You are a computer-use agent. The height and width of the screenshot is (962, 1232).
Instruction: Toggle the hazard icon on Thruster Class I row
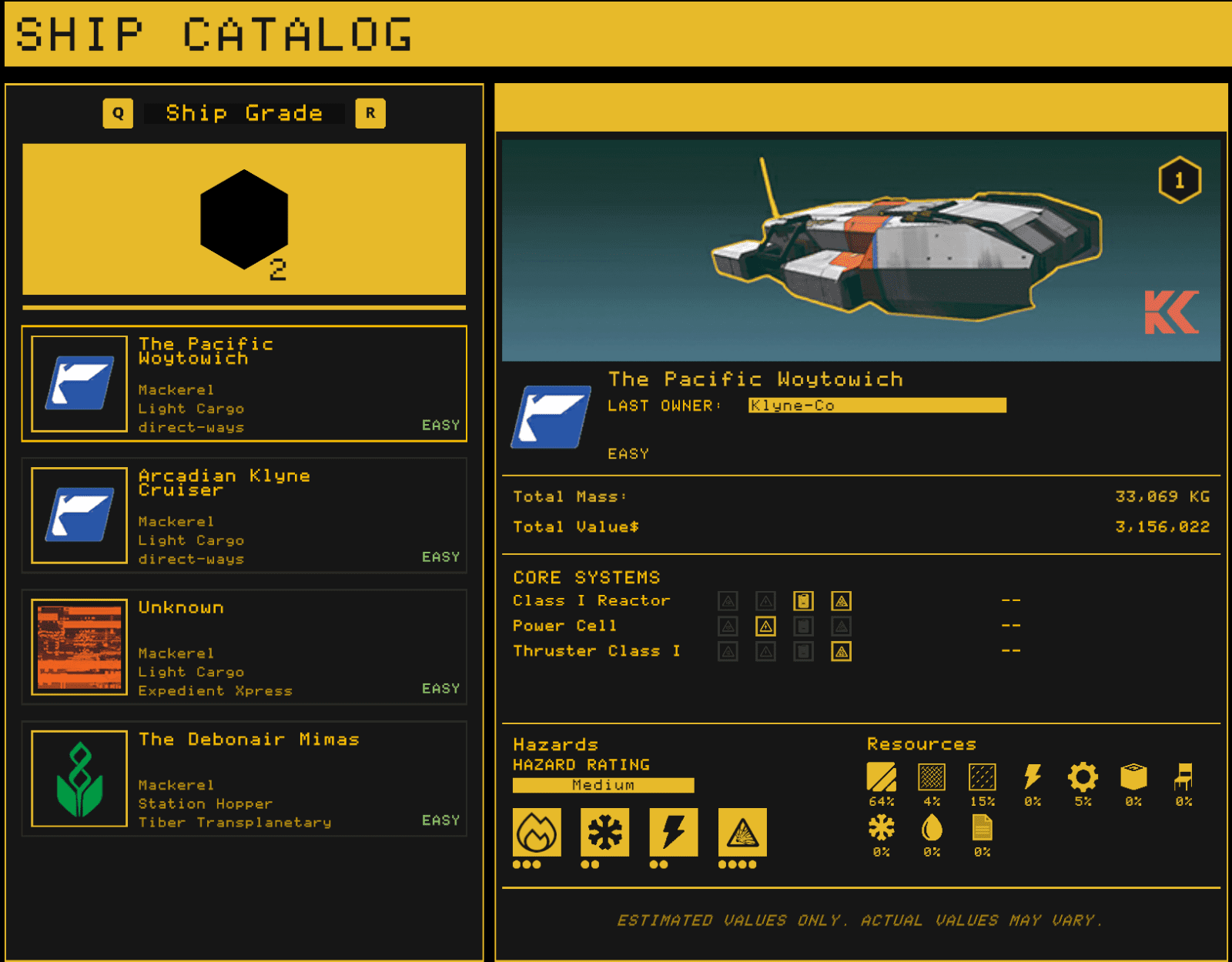click(x=841, y=651)
